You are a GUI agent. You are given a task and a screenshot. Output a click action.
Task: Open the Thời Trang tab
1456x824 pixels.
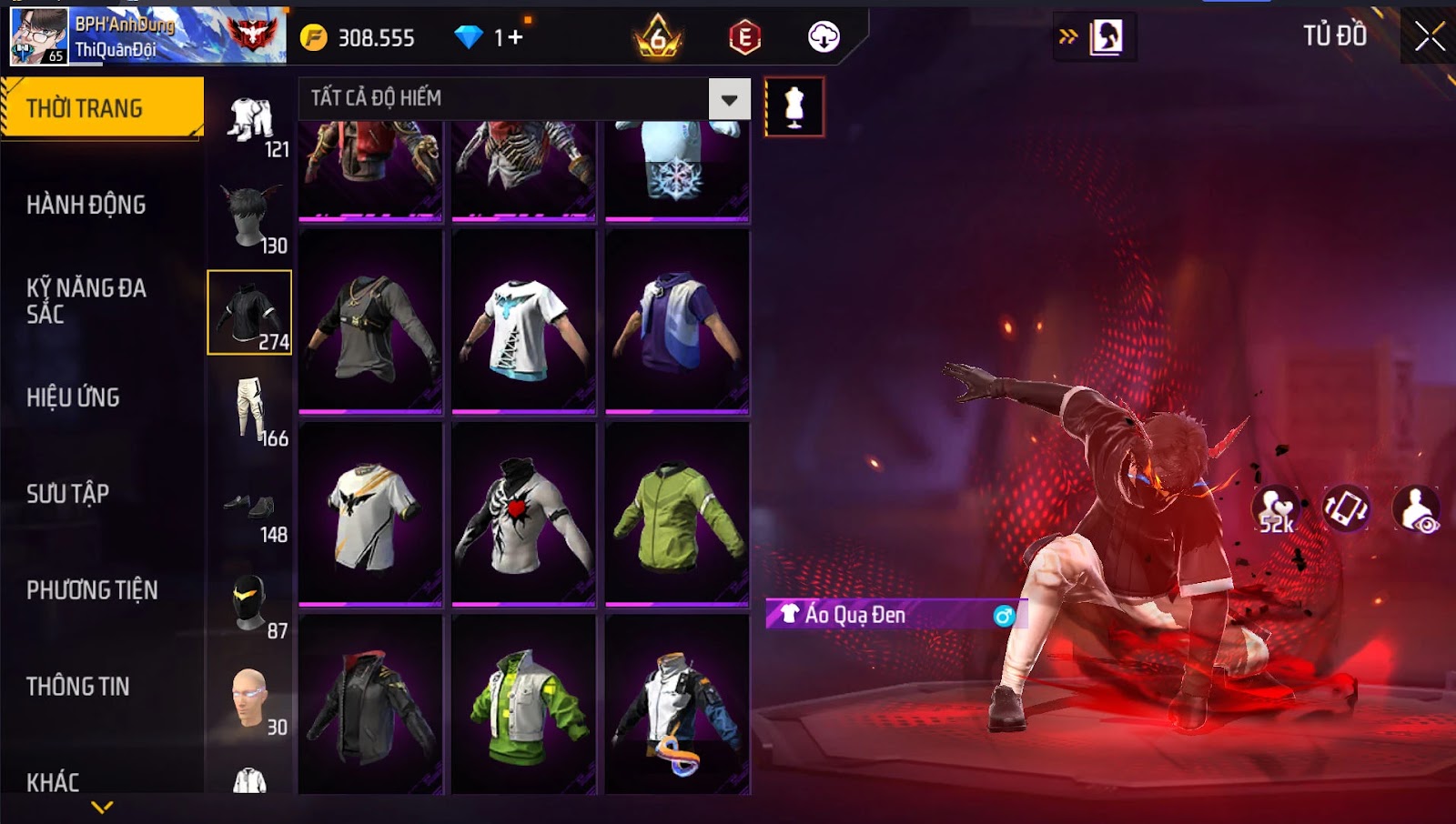coord(102,108)
